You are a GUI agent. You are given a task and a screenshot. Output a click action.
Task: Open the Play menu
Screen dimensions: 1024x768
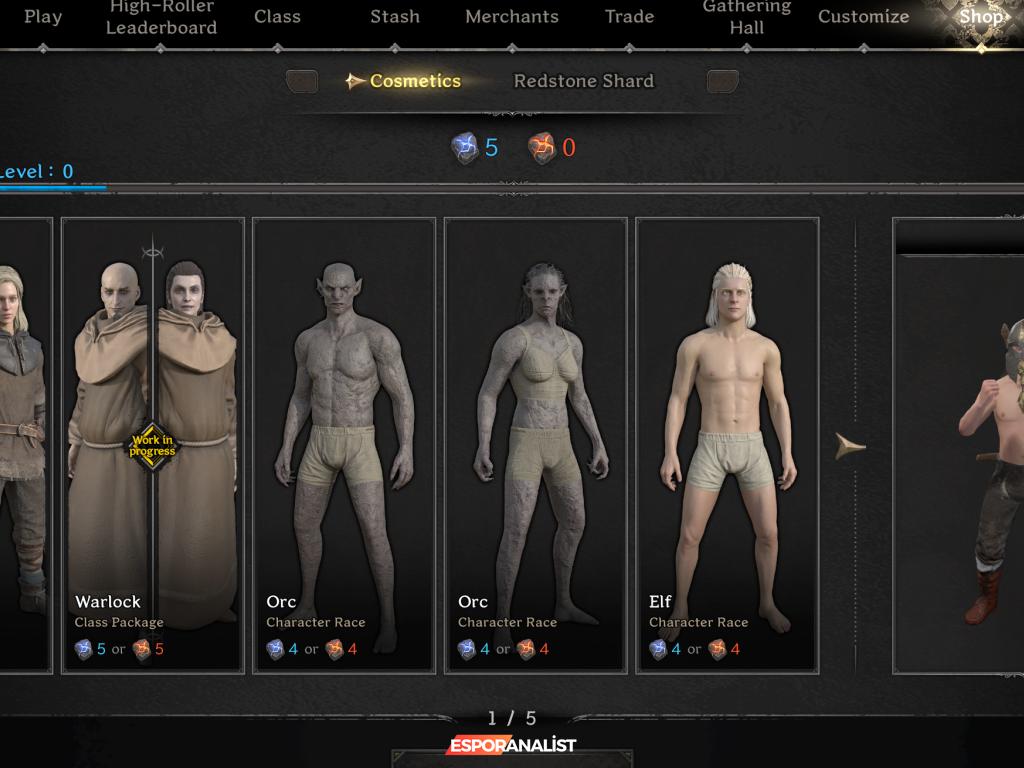click(42, 17)
